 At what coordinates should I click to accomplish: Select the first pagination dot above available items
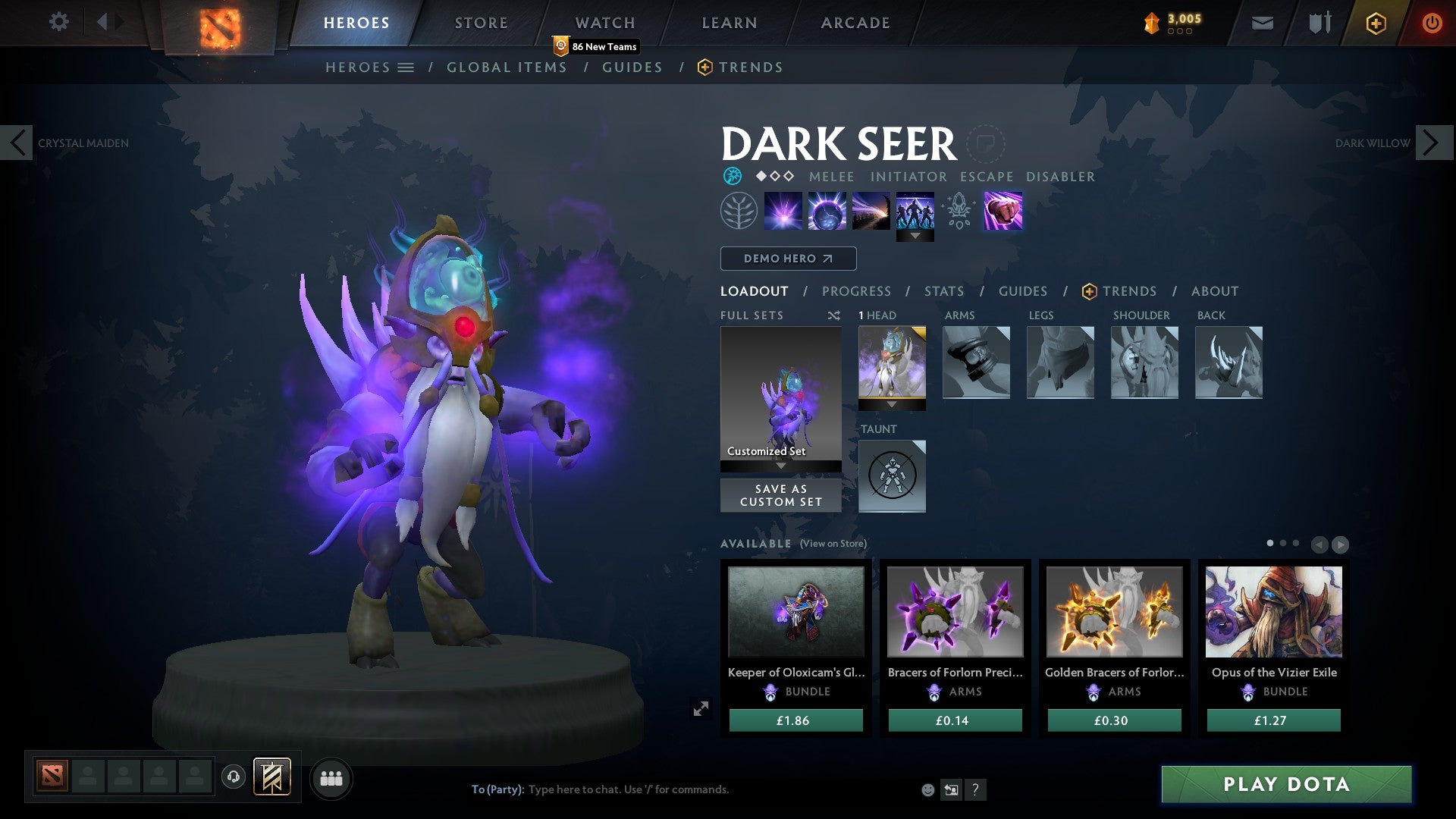click(1272, 544)
